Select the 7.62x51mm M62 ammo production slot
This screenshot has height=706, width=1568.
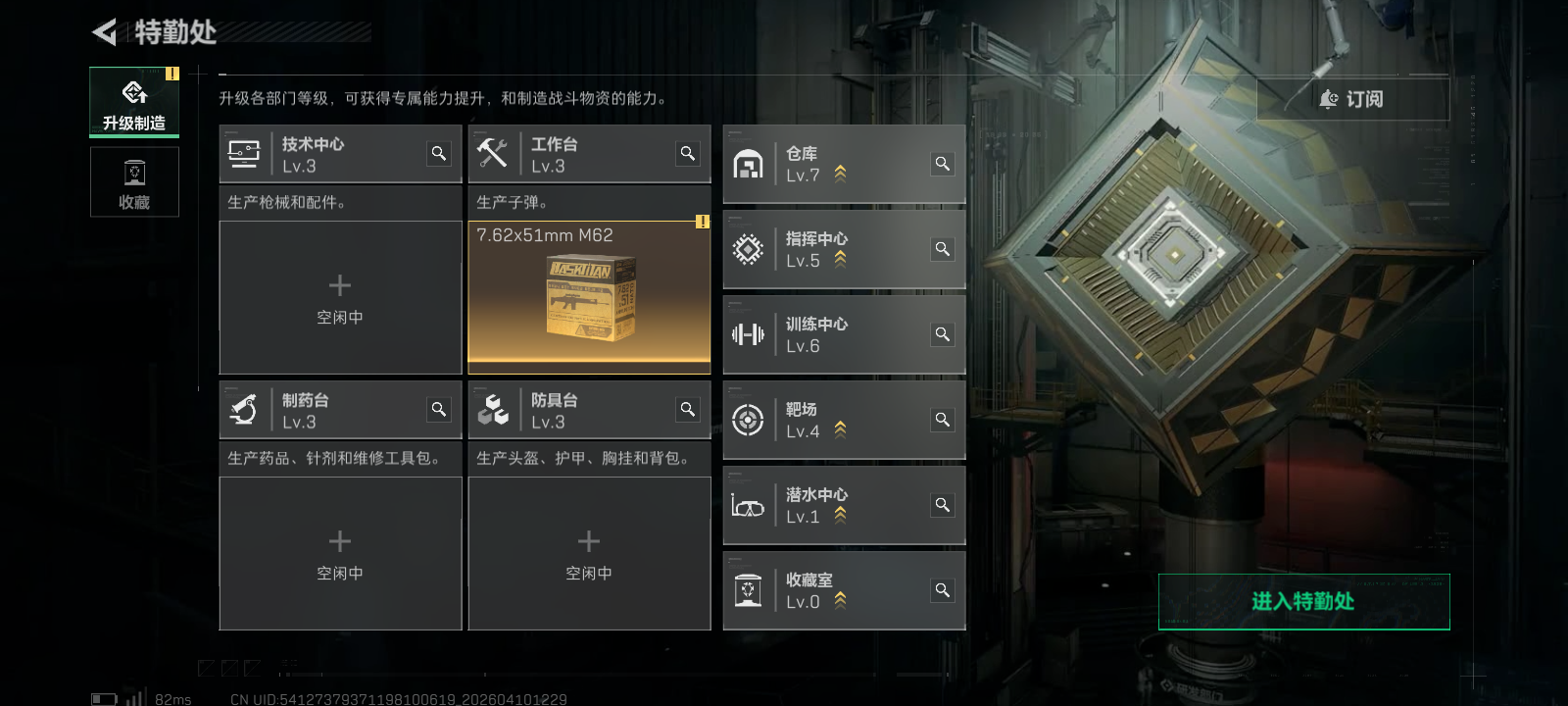[589, 297]
